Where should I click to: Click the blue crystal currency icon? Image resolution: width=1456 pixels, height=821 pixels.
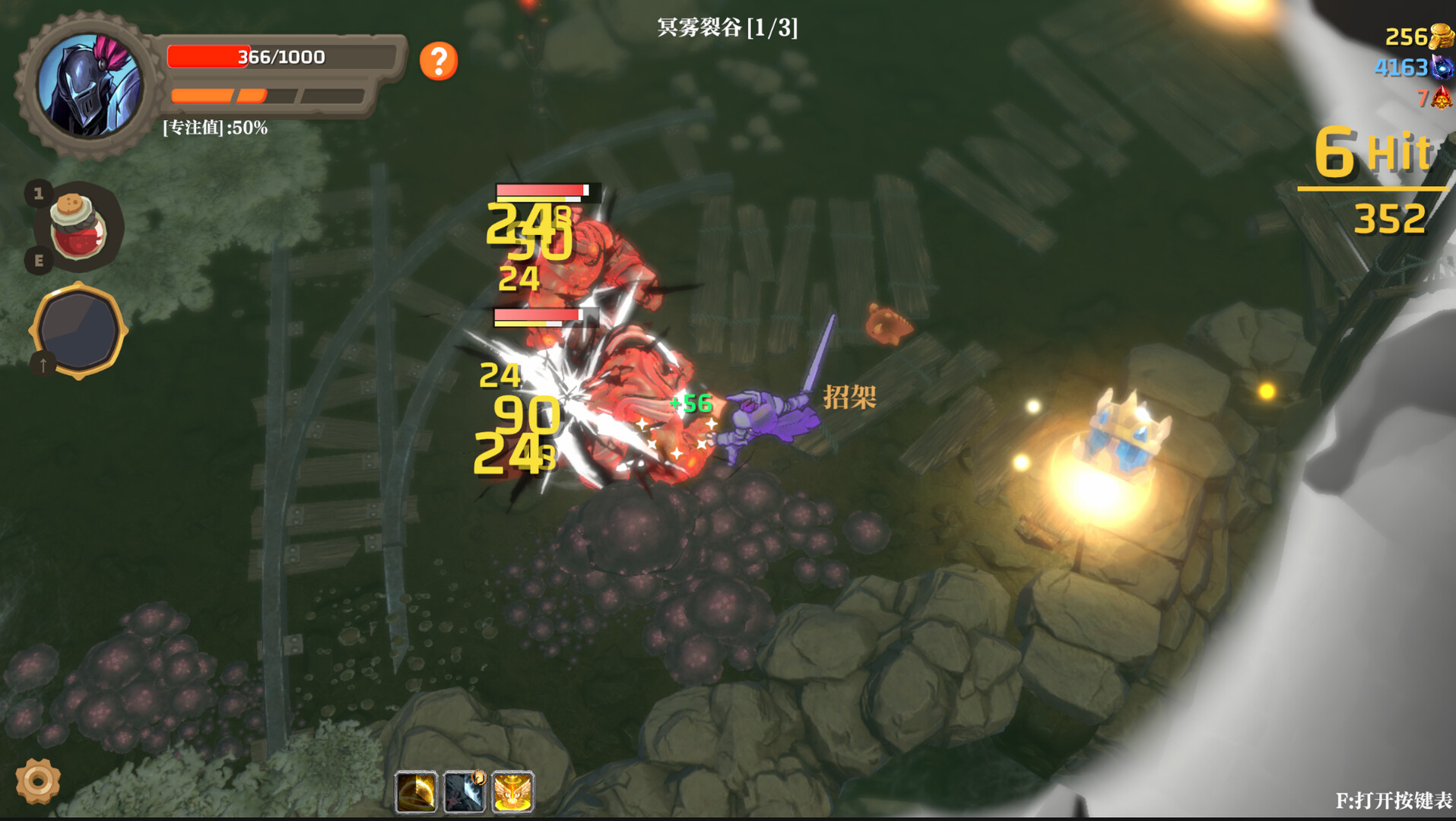[1441, 68]
